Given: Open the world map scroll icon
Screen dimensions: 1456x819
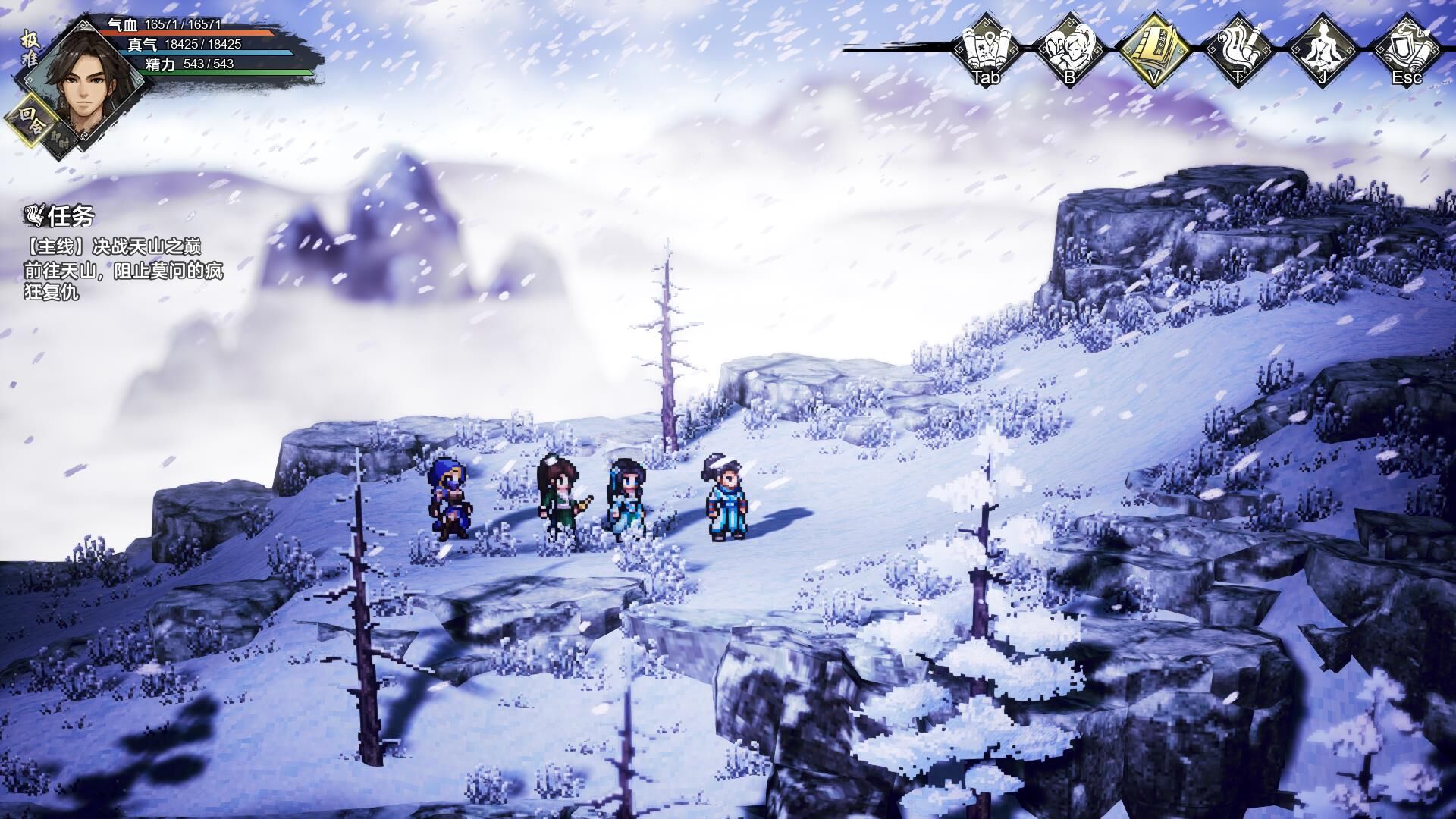Looking at the screenshot, I should (986, 47).
